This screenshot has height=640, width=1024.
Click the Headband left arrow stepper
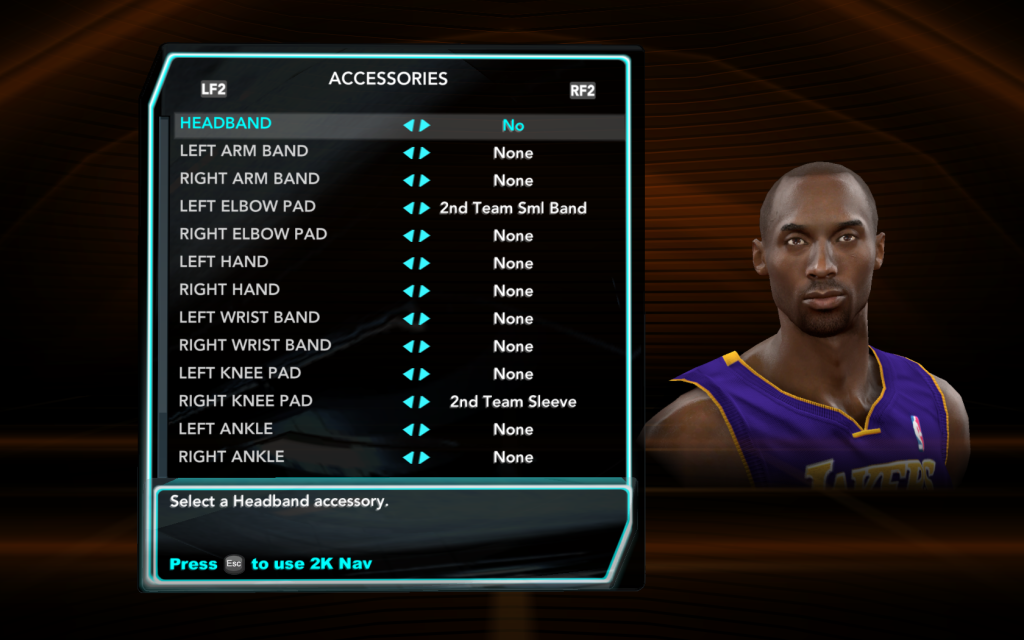(x=408, y=126)
